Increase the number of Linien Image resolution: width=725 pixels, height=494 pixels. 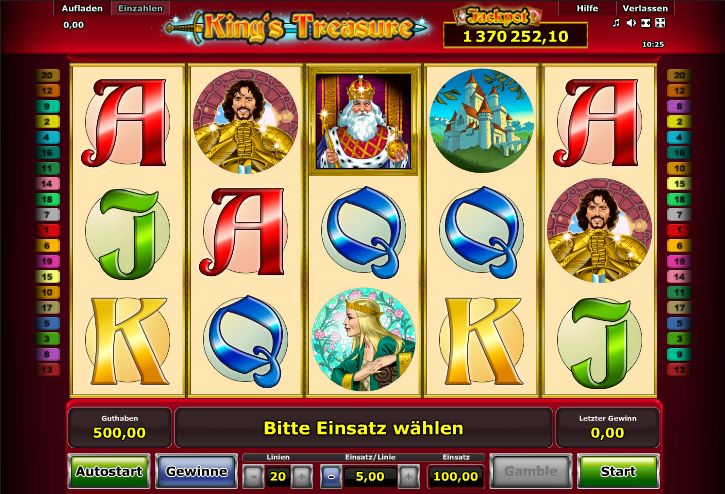coord(302,477)
